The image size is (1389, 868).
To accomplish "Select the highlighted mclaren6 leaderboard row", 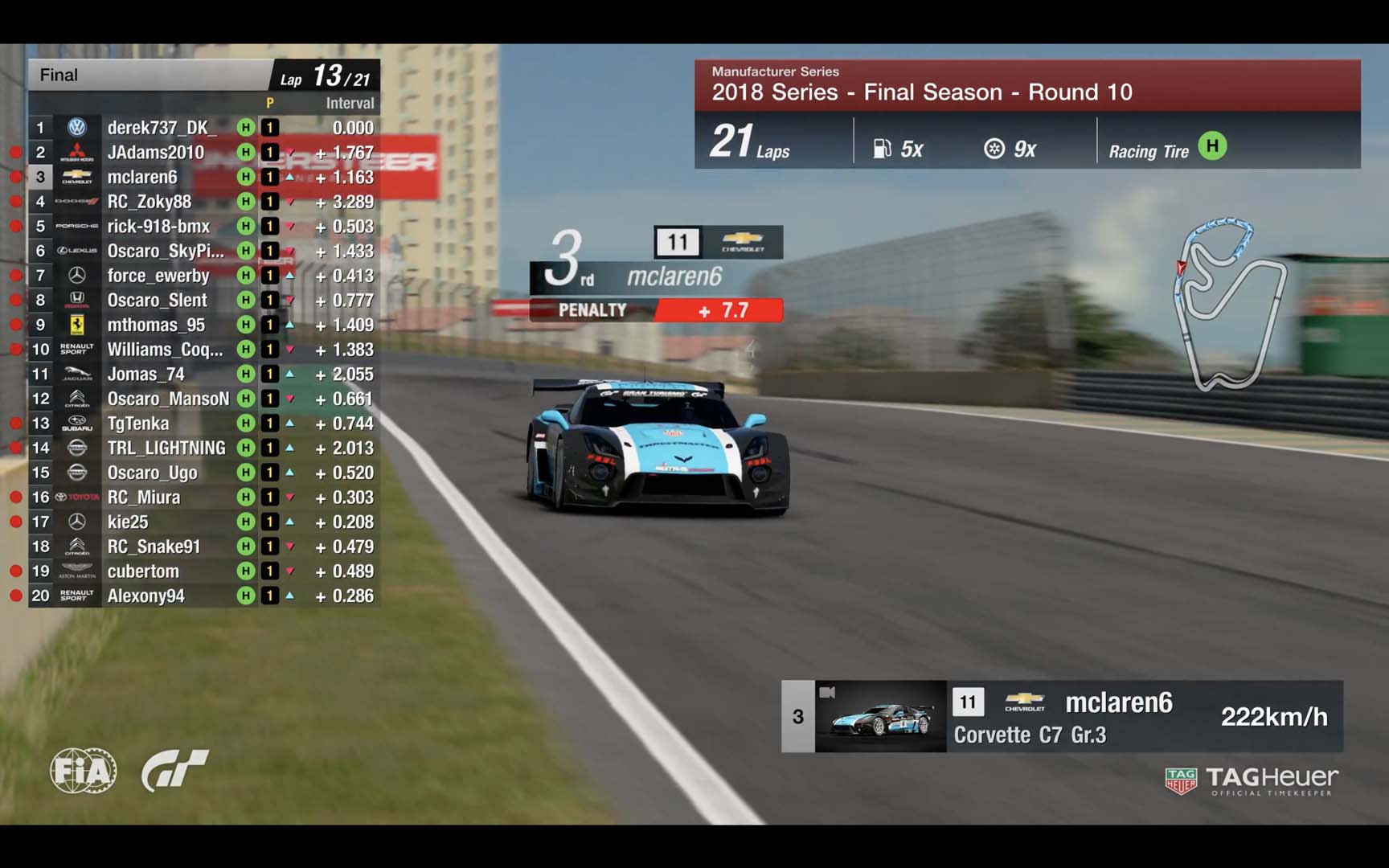I will pos(142,177).
